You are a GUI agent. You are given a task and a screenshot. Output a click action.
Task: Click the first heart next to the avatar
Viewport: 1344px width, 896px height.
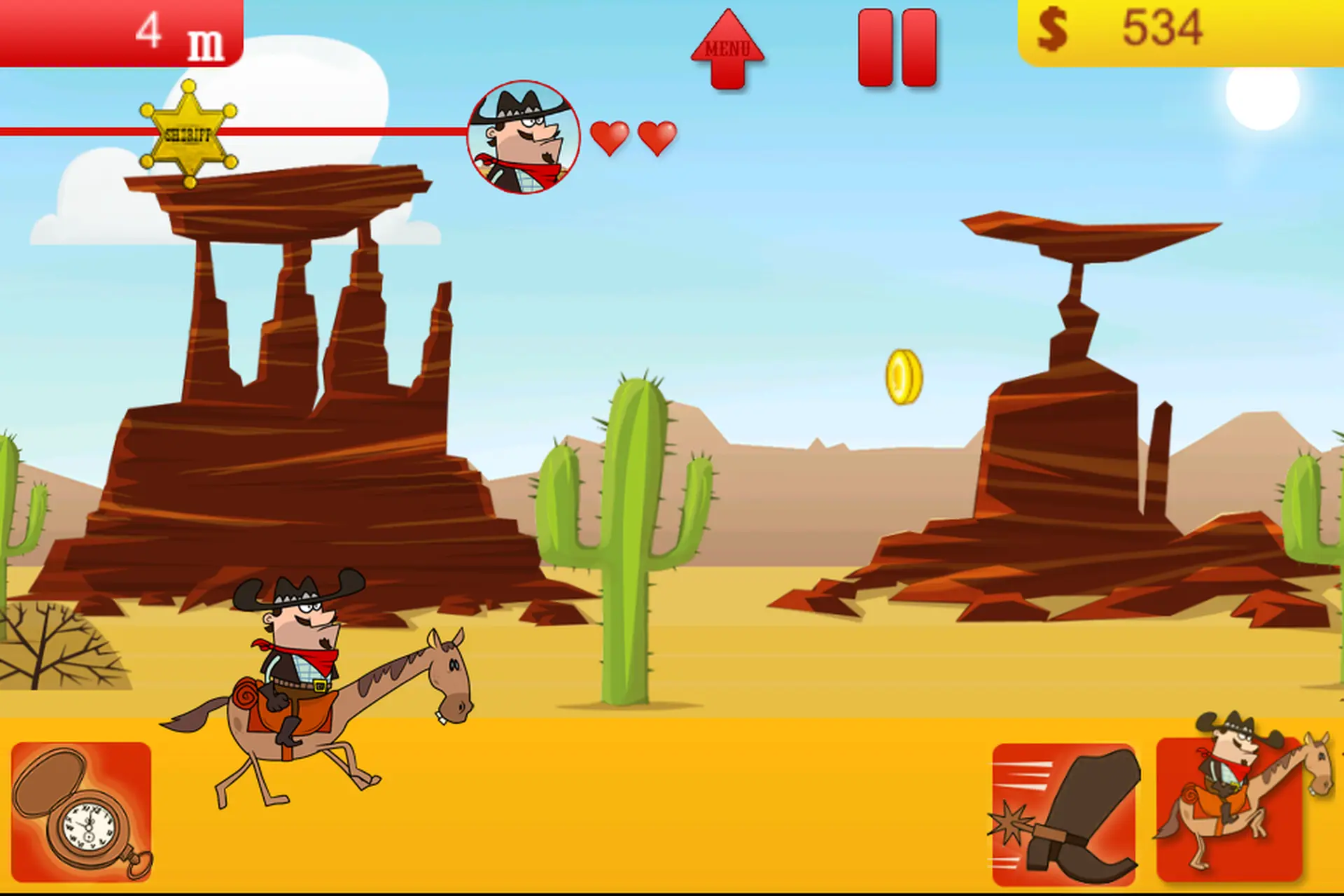(x=610, y=136)
